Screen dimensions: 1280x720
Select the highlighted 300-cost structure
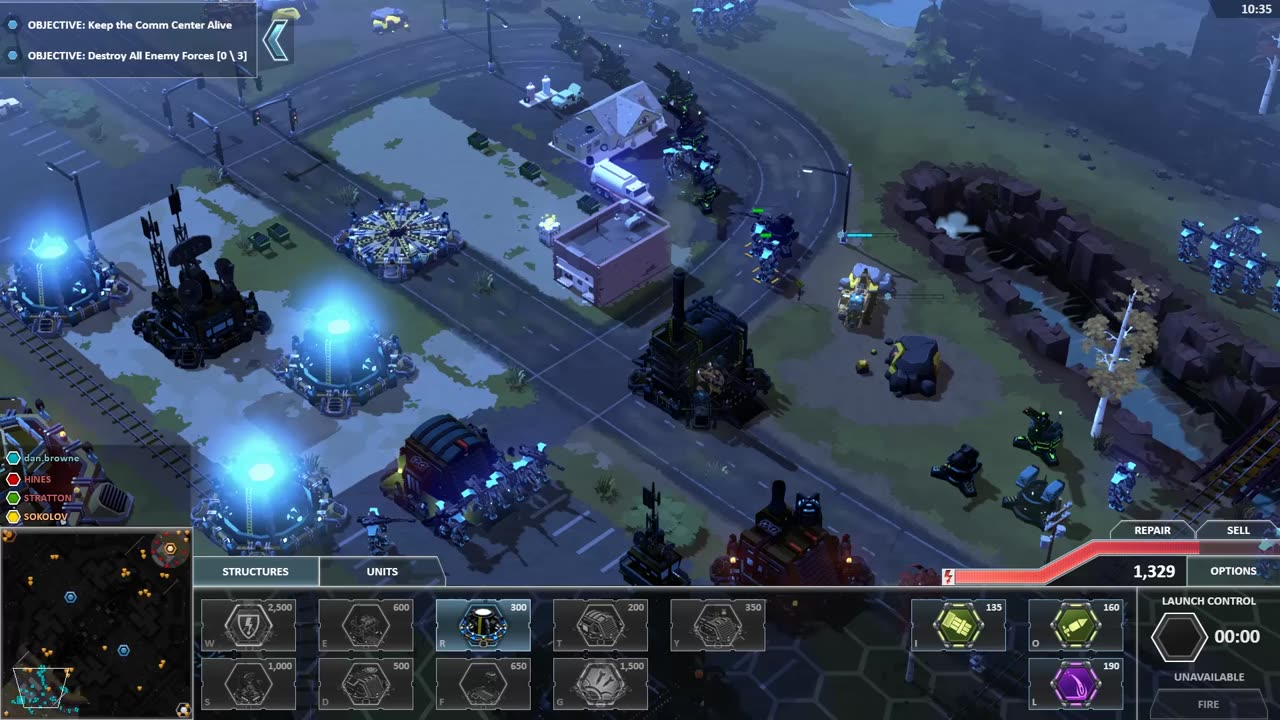[483, 626]
